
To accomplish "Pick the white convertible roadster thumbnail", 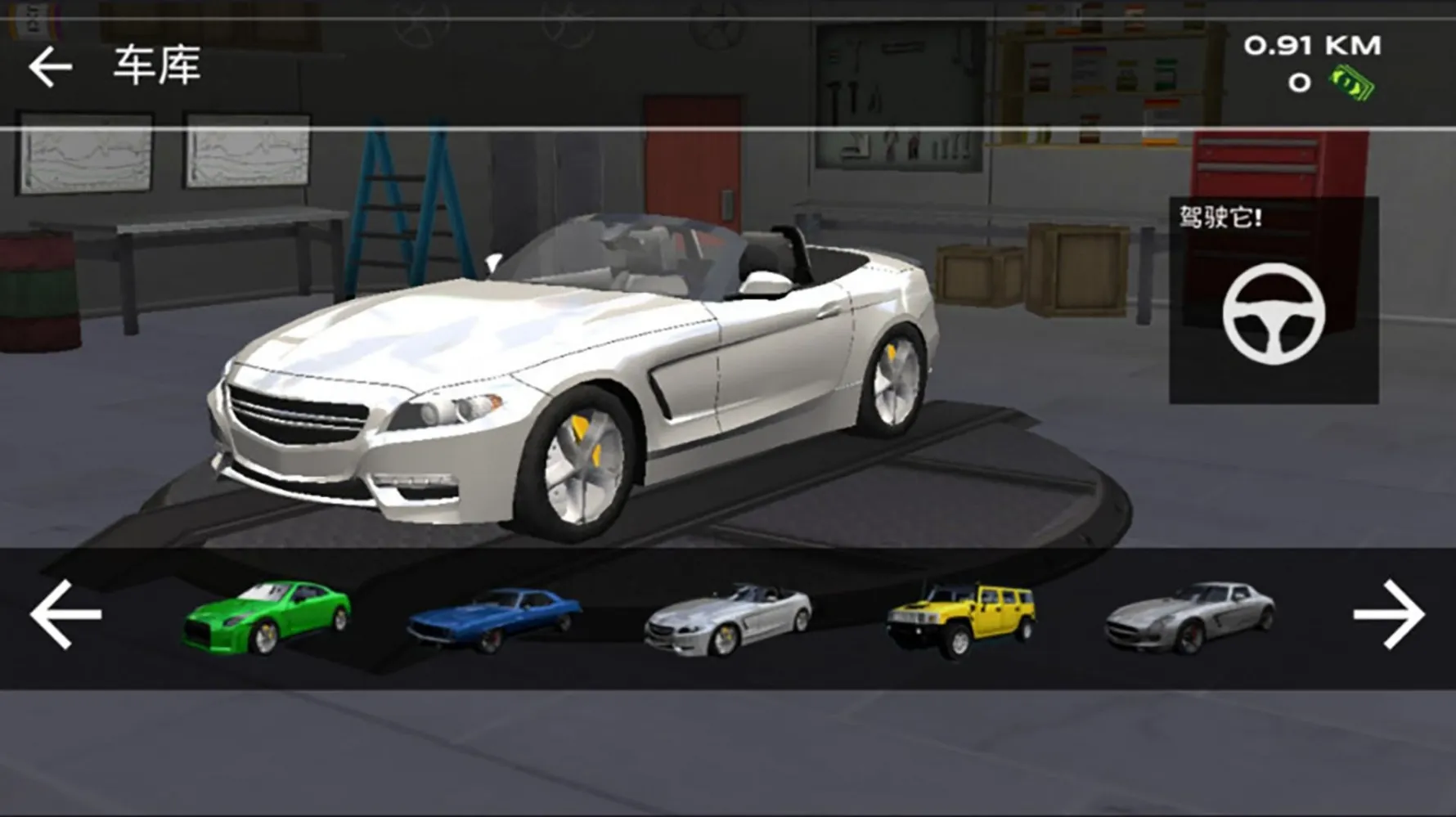I will pyautogui.click(x=728, y=621).
